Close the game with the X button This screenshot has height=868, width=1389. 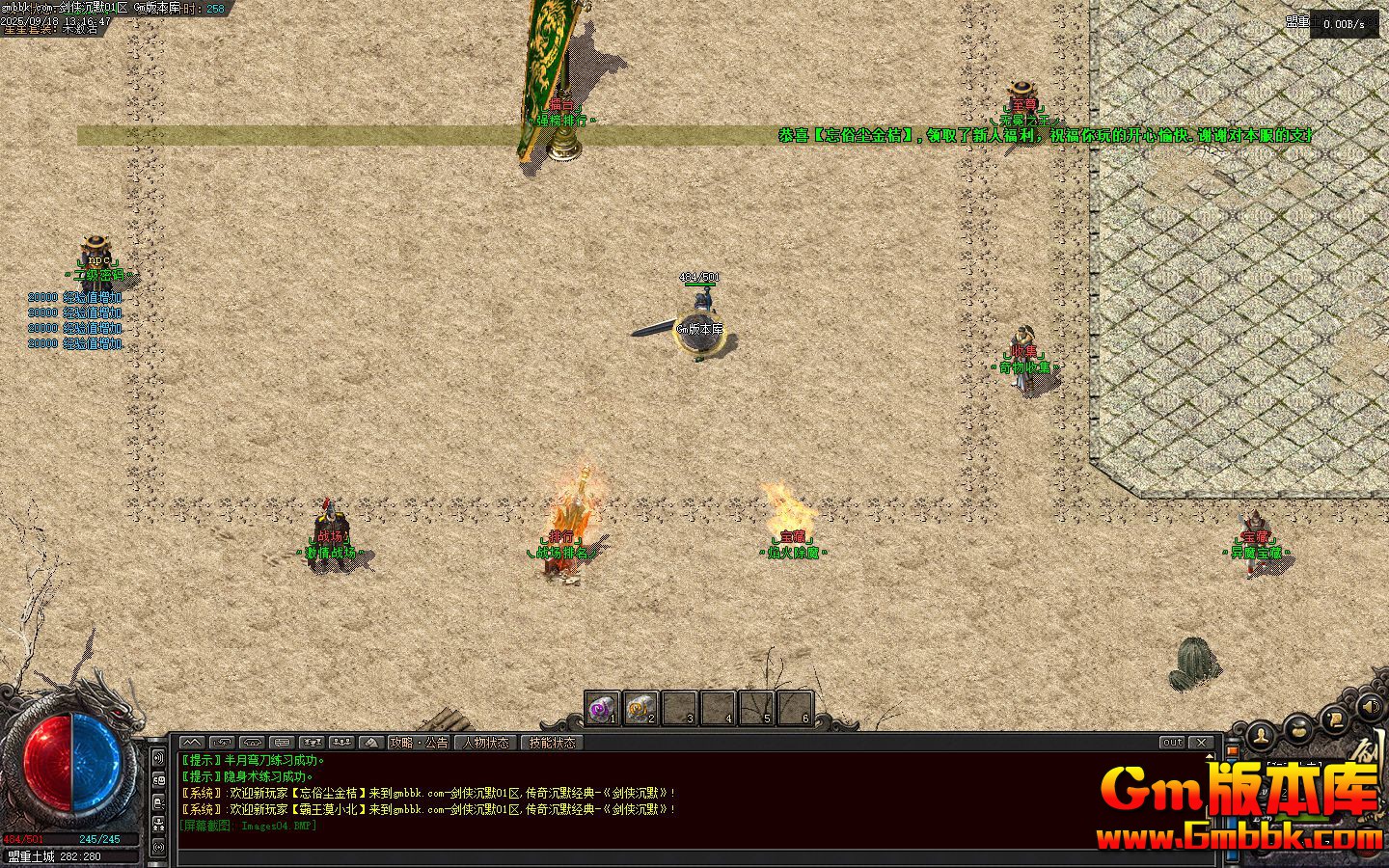pyautogui.click(x=1201, y=743)
